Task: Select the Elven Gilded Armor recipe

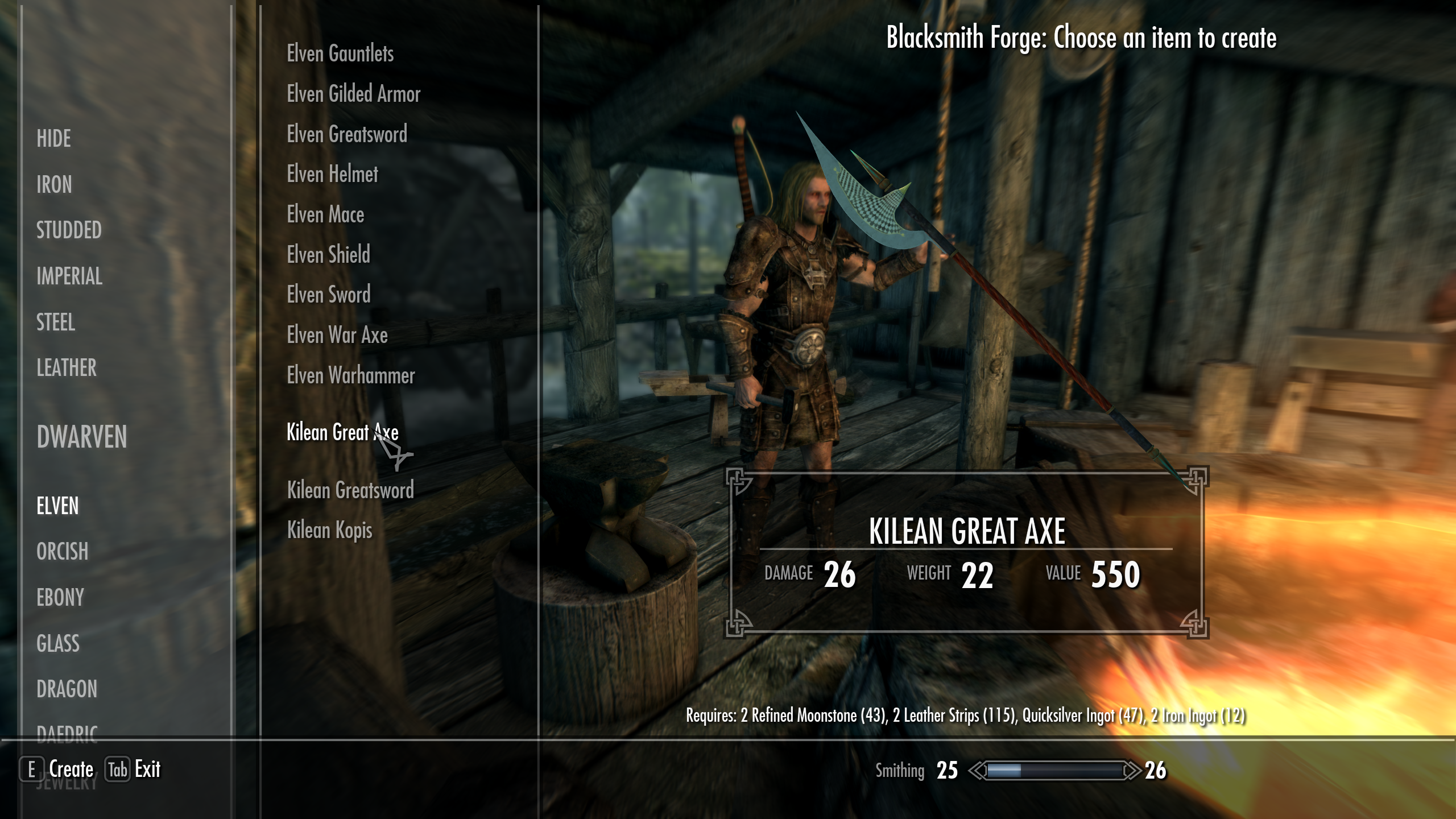Action: click(354, 94)
